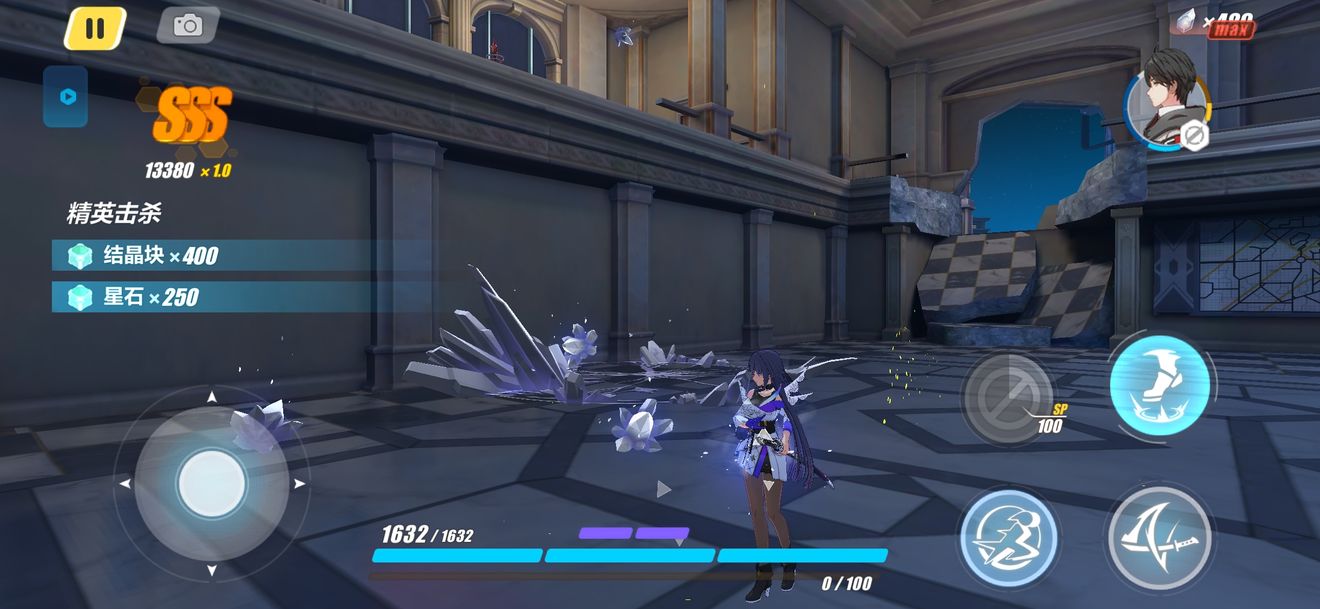1320x609 pixels.
Task: Tap the virtual joystick center knob
Action: pyautogui.click(x=211, y=484)
